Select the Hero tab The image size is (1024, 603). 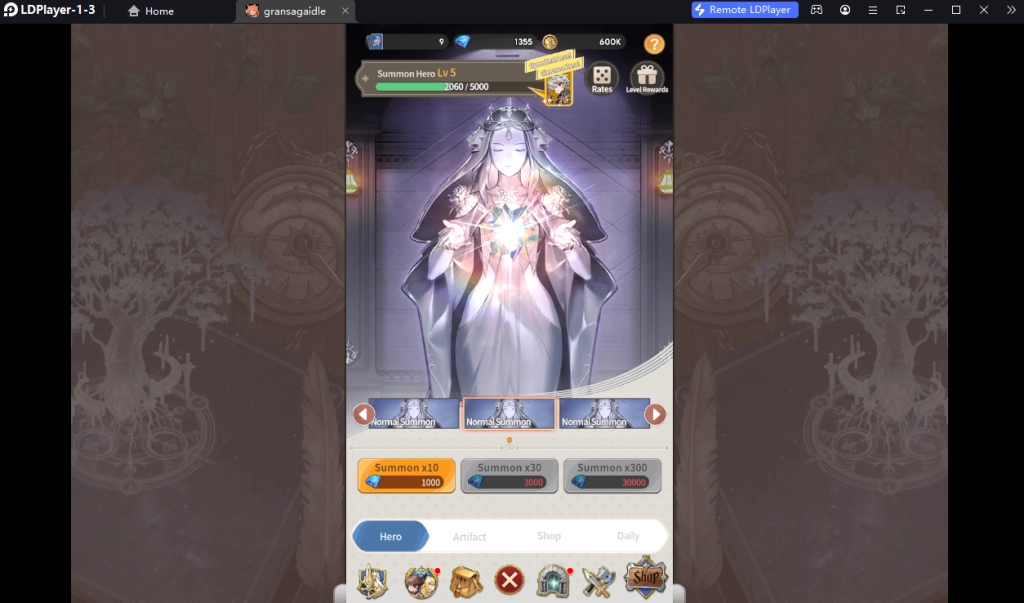point(391,536)
